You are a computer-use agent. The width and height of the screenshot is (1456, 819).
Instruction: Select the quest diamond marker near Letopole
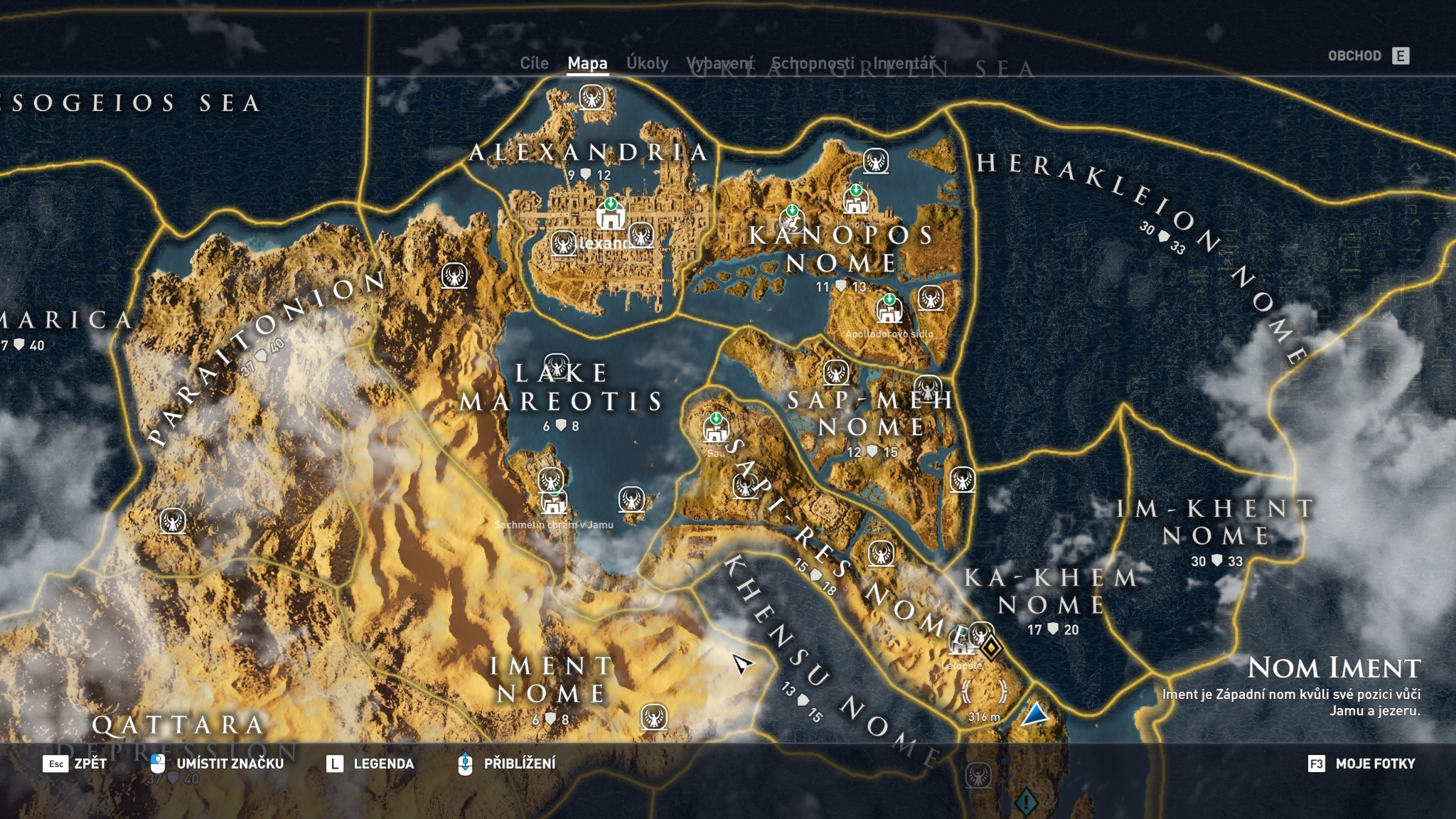[991, 648]
